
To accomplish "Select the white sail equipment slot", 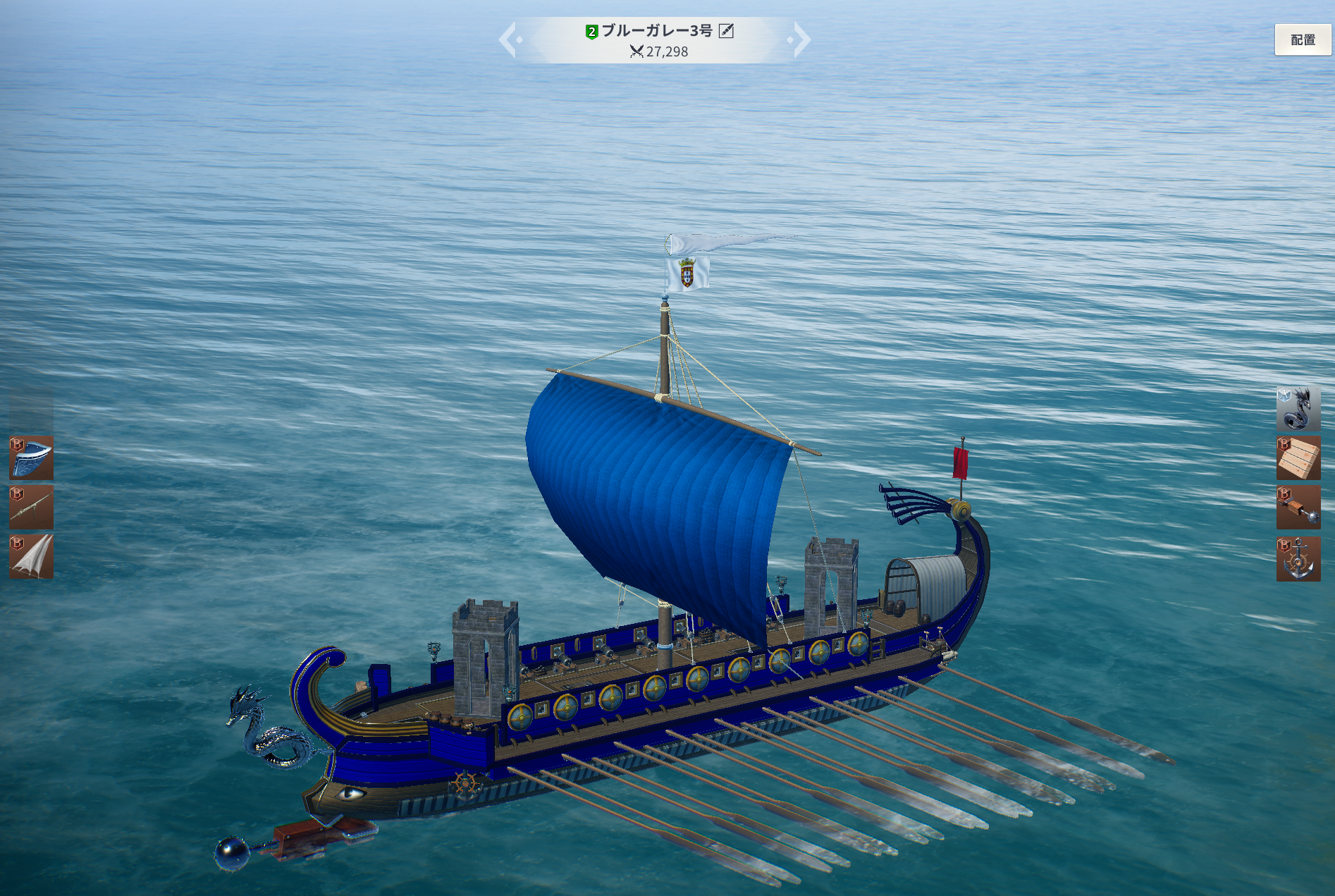I will pyautogui.click(x=32, y=557).
